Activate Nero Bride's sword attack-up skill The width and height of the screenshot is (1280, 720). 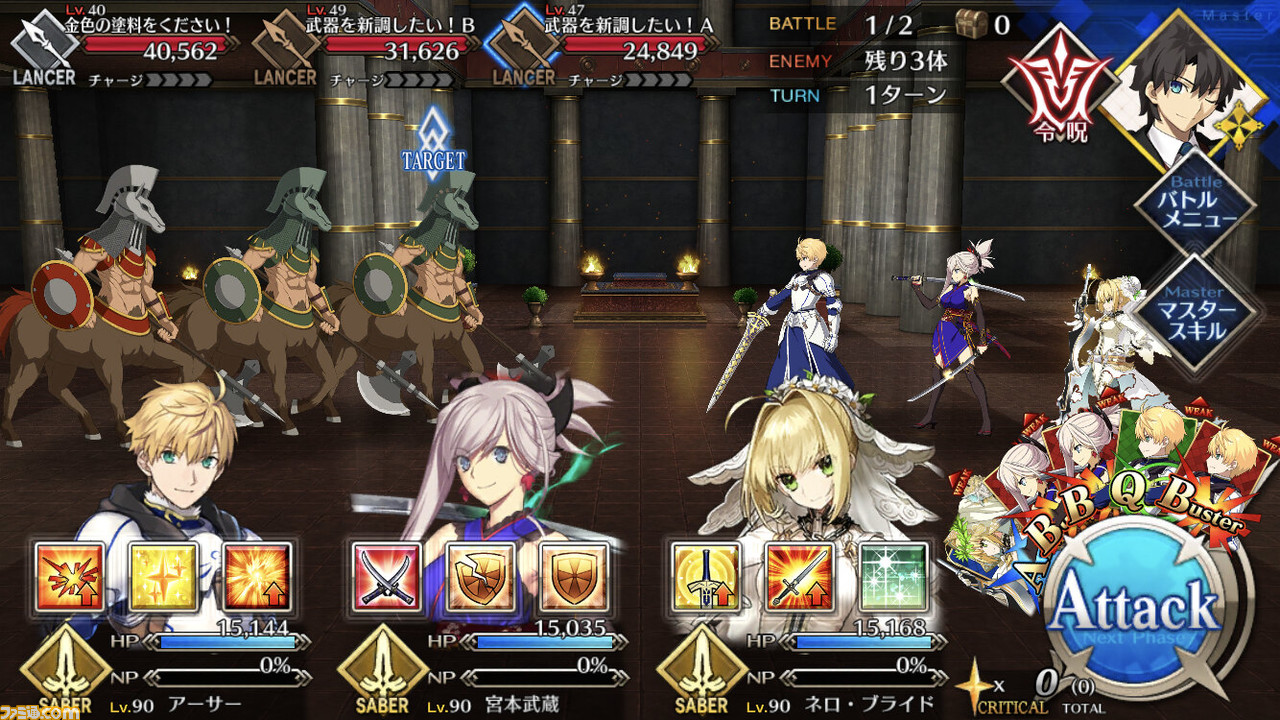799,578
